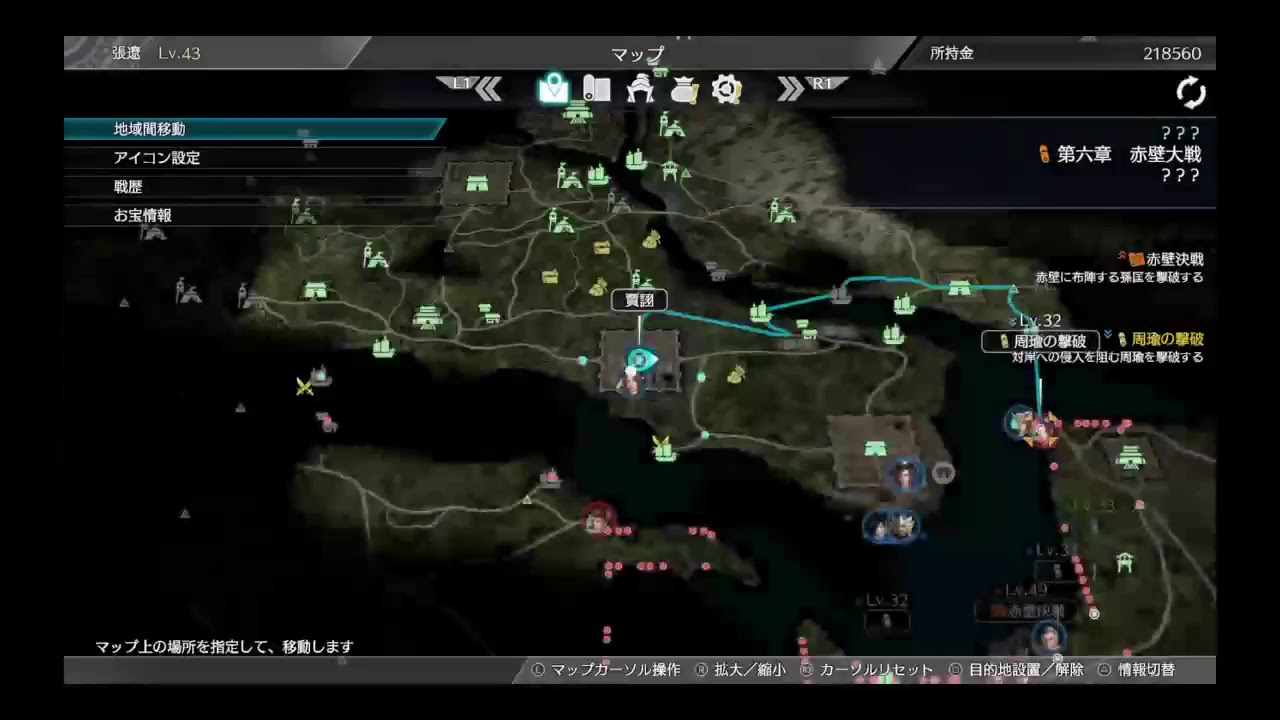Image resolution: width=1280 pixels, height=720 pixels.
Task: Click the yellow crossed-swords marker on map left
Action: (304, 387)
